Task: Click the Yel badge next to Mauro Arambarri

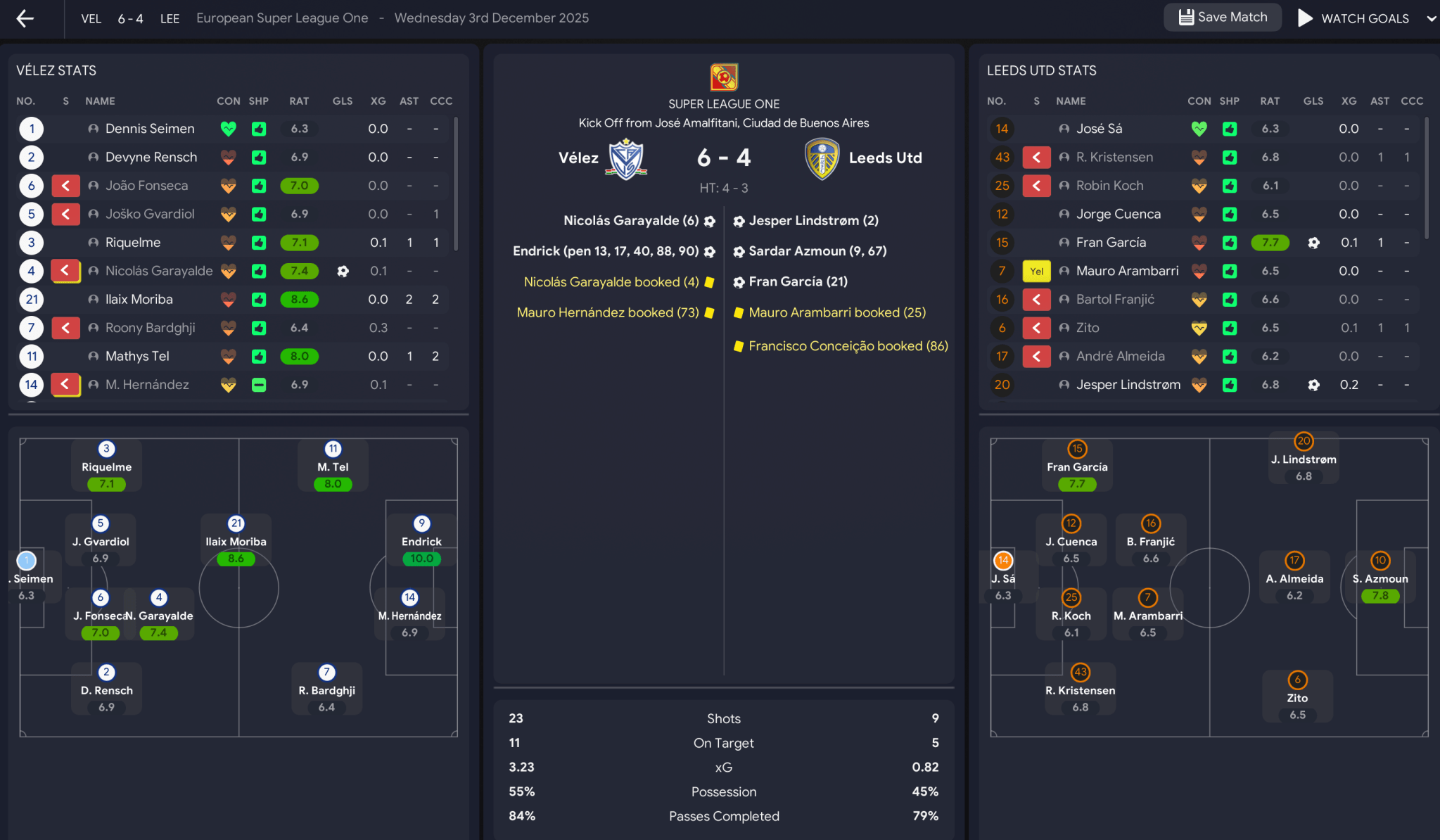Action: click(x=1036, y=271)
